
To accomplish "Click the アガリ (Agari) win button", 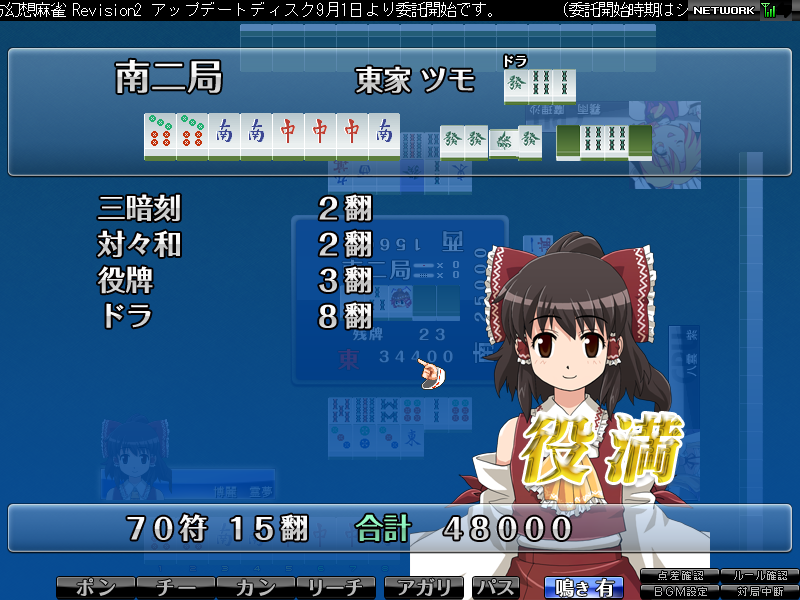I will click(x=425, y=588).
